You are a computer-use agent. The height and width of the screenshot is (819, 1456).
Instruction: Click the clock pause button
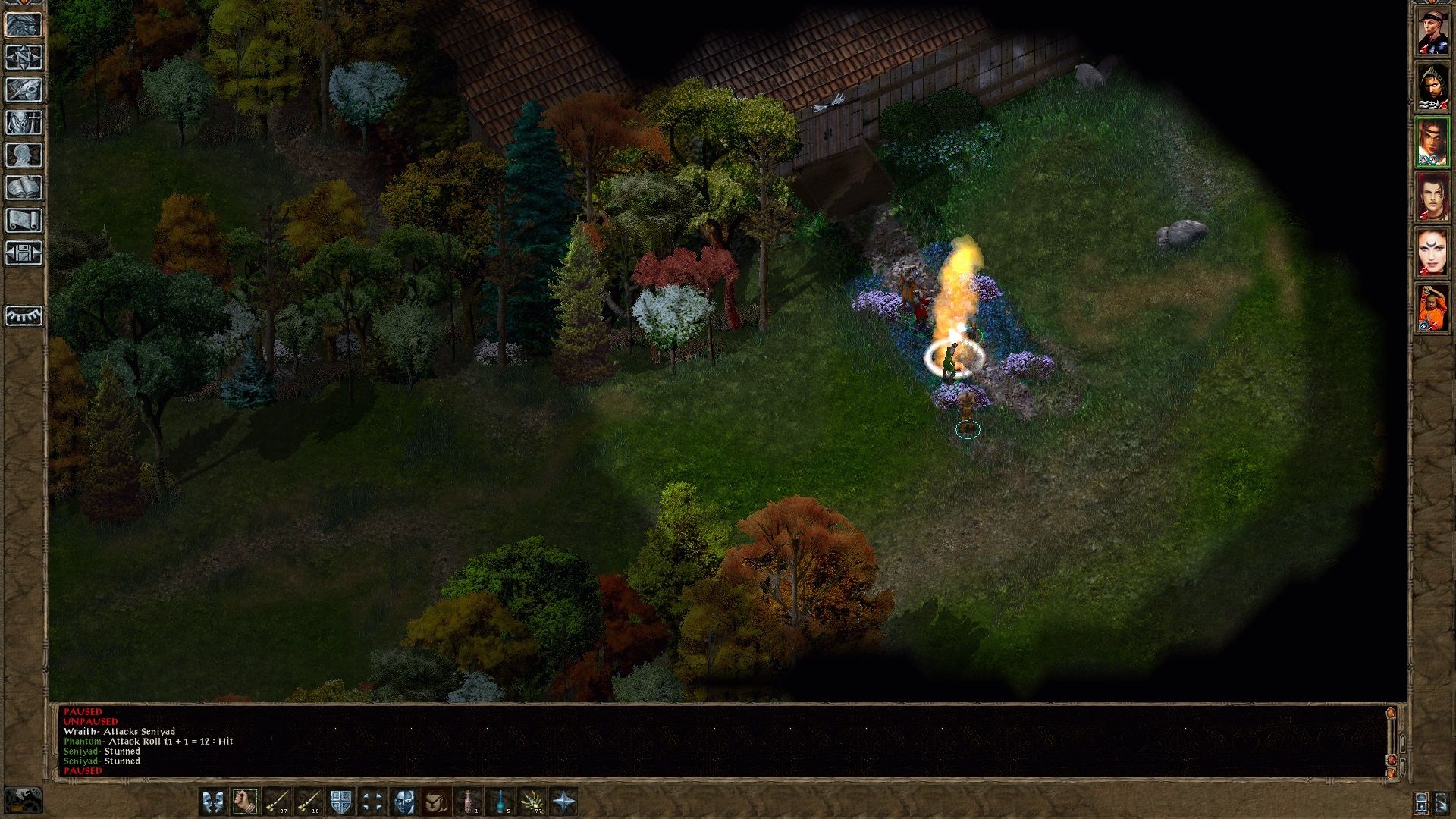coord(24,800)
